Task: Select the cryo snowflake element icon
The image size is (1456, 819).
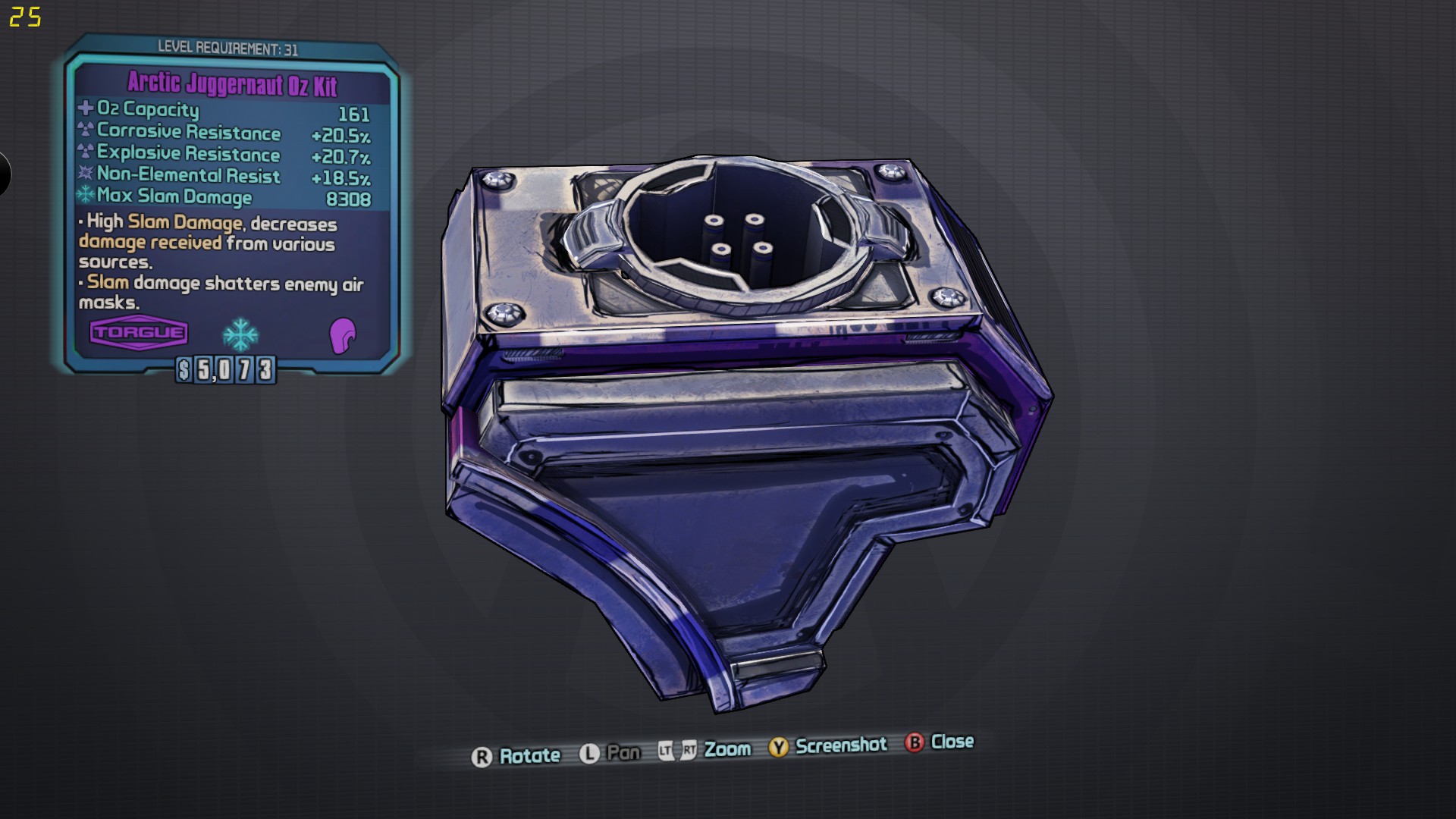Action: pyautogui.click(x=240, y=334)
